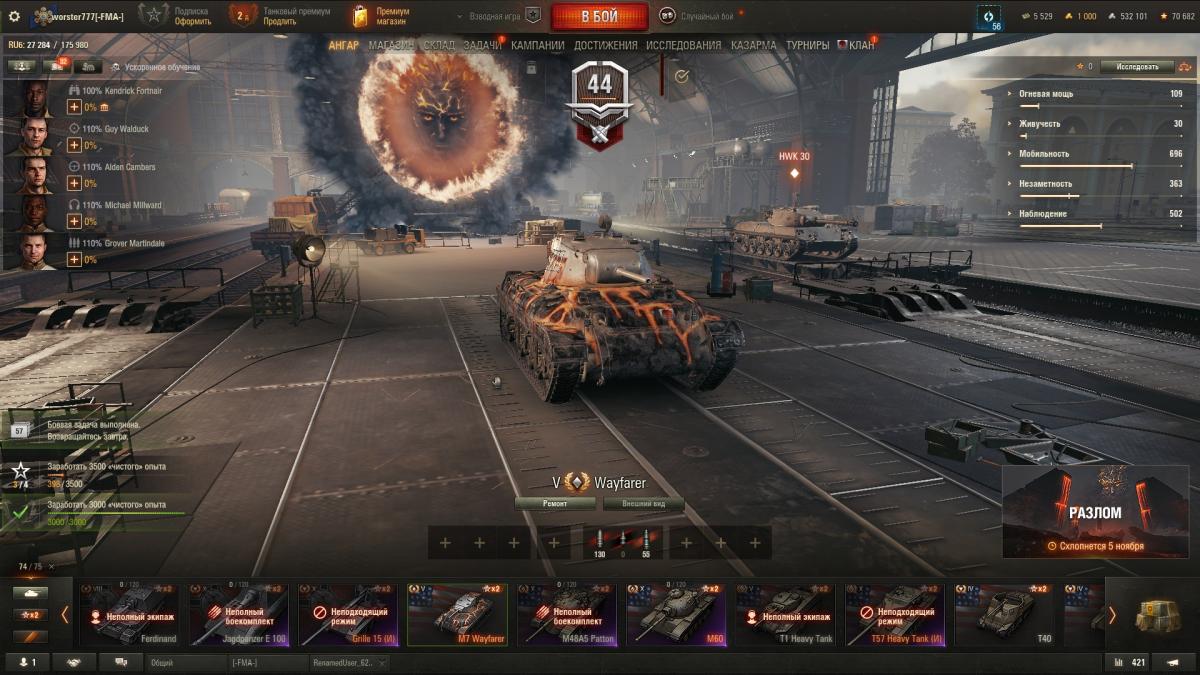This screenshot has height=675, width=1200.
Task: Go to the ЗАДАЧИ tab
Action: [483, 45]
